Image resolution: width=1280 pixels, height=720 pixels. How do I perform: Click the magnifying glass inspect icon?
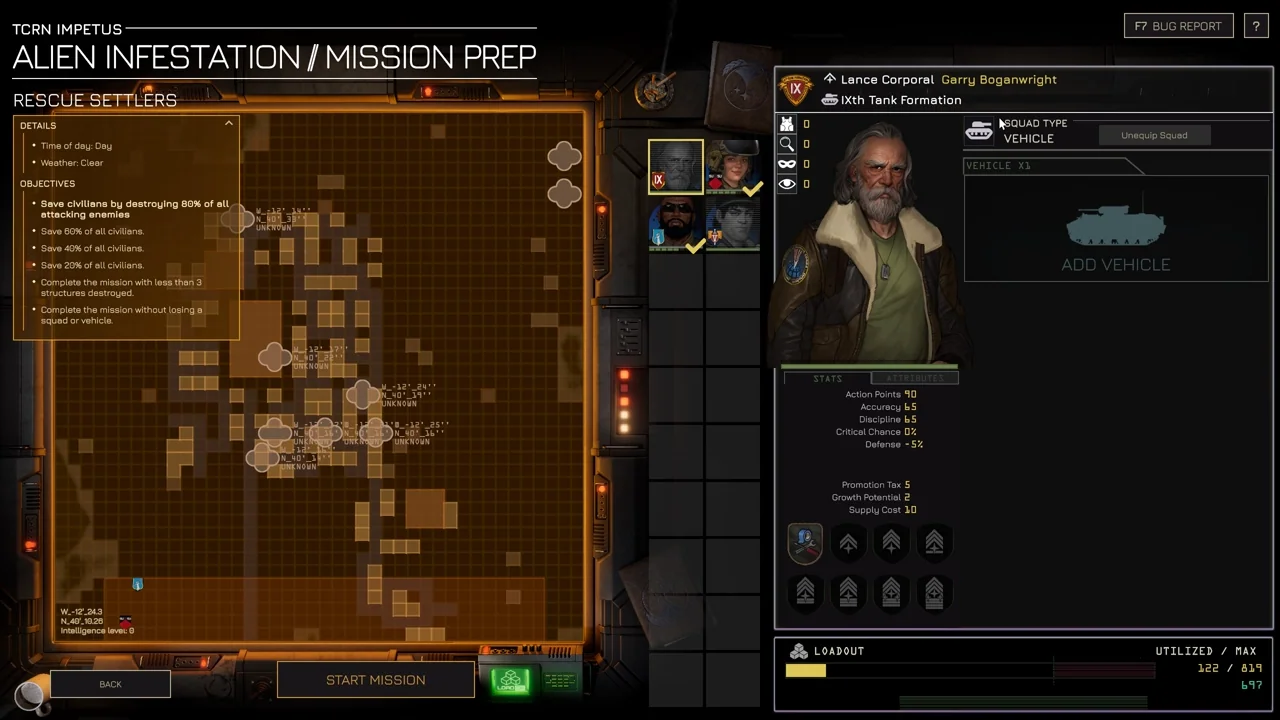click(x=787, y=143)
